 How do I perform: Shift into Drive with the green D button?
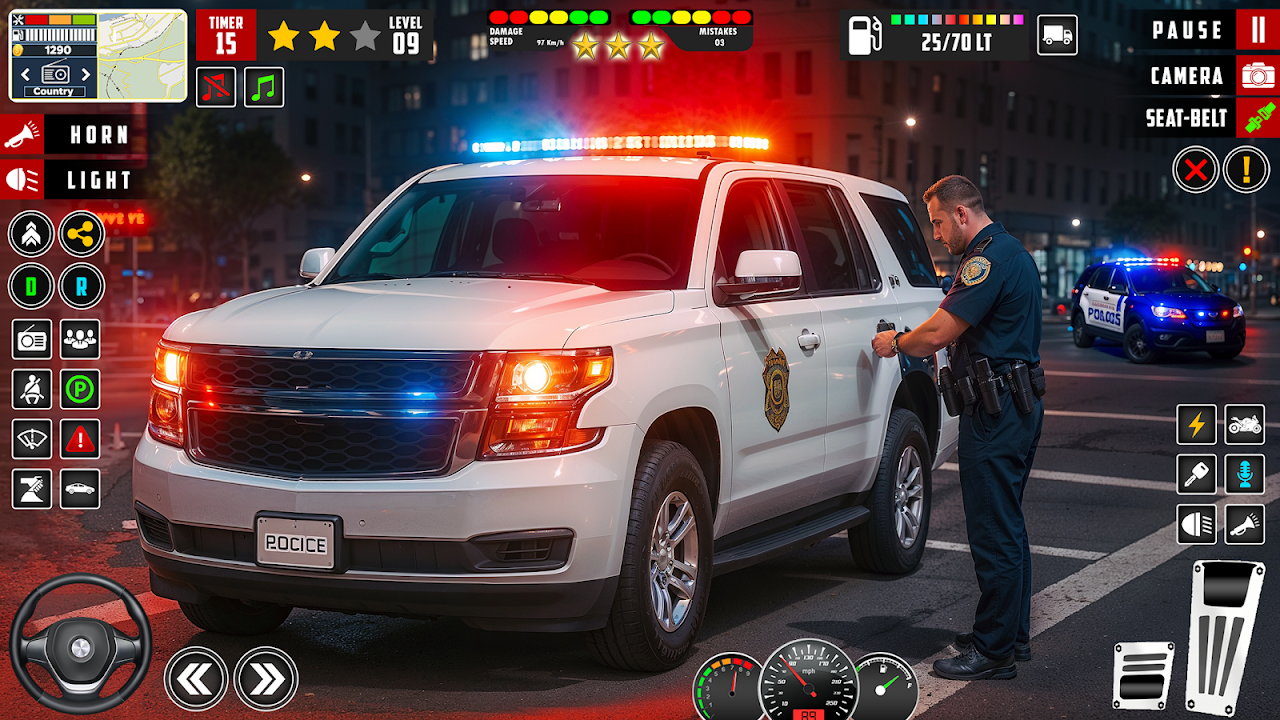tap(31, 286)
